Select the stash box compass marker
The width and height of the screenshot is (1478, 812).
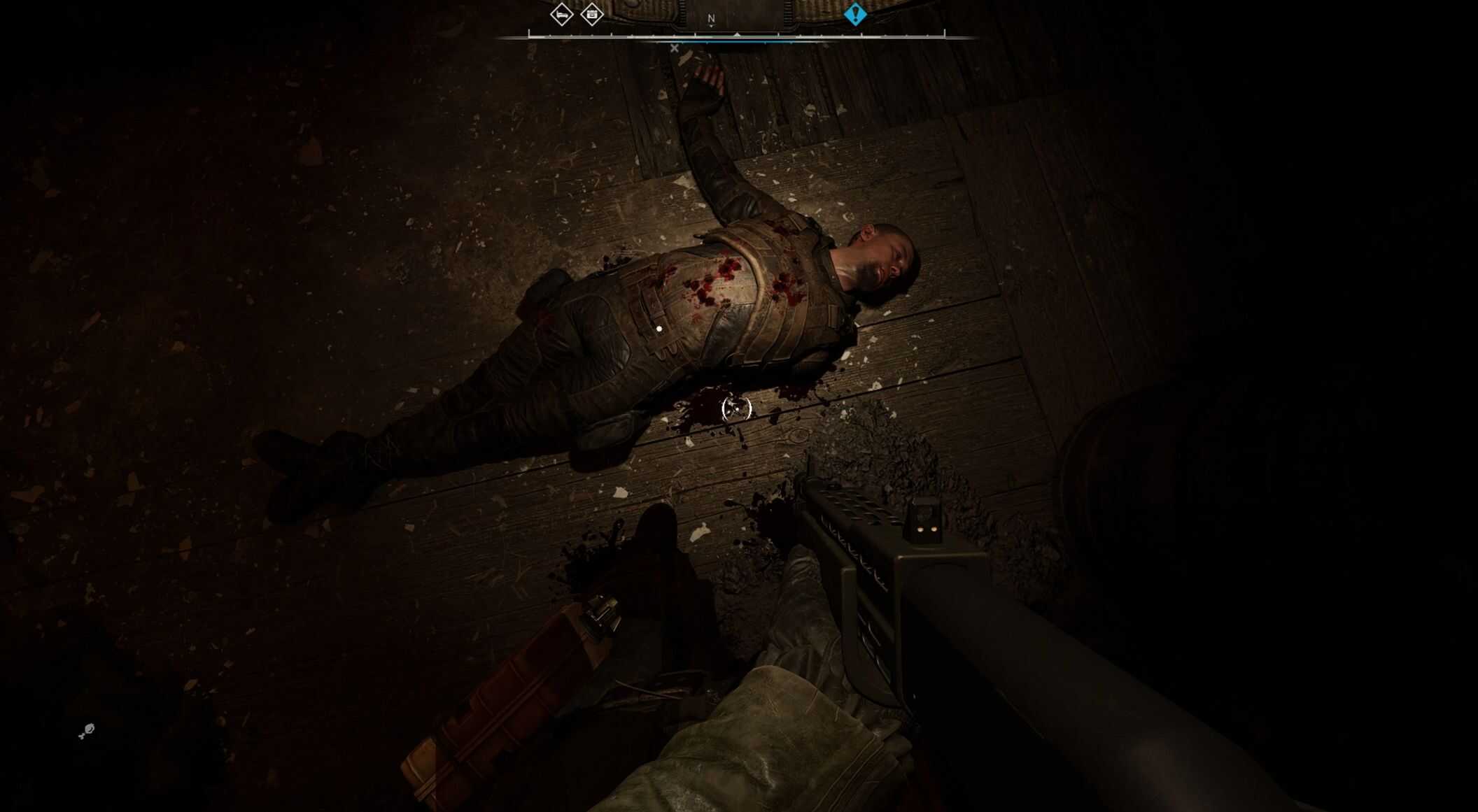pos(592,14)
